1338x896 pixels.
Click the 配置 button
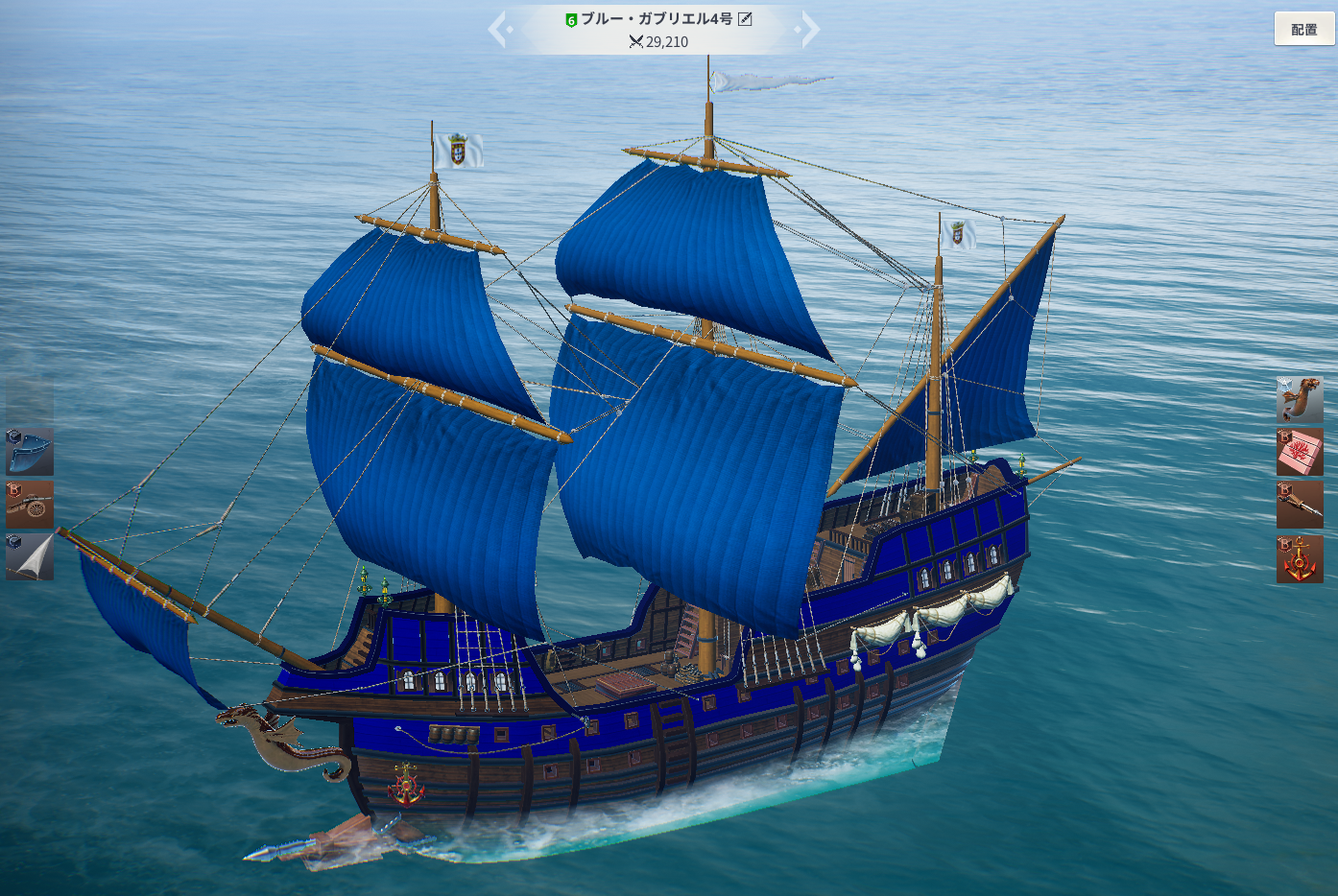(x=1303, y=29)
